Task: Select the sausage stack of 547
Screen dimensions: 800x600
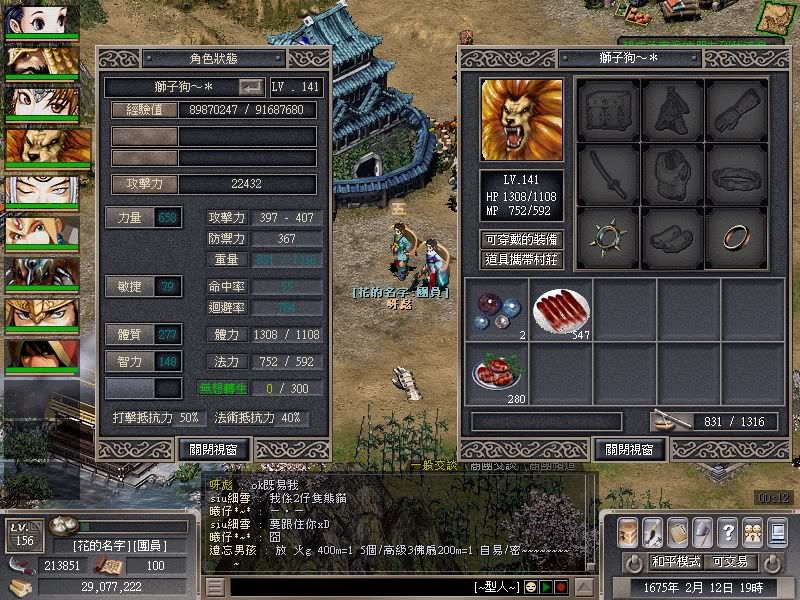Action: 560,309
